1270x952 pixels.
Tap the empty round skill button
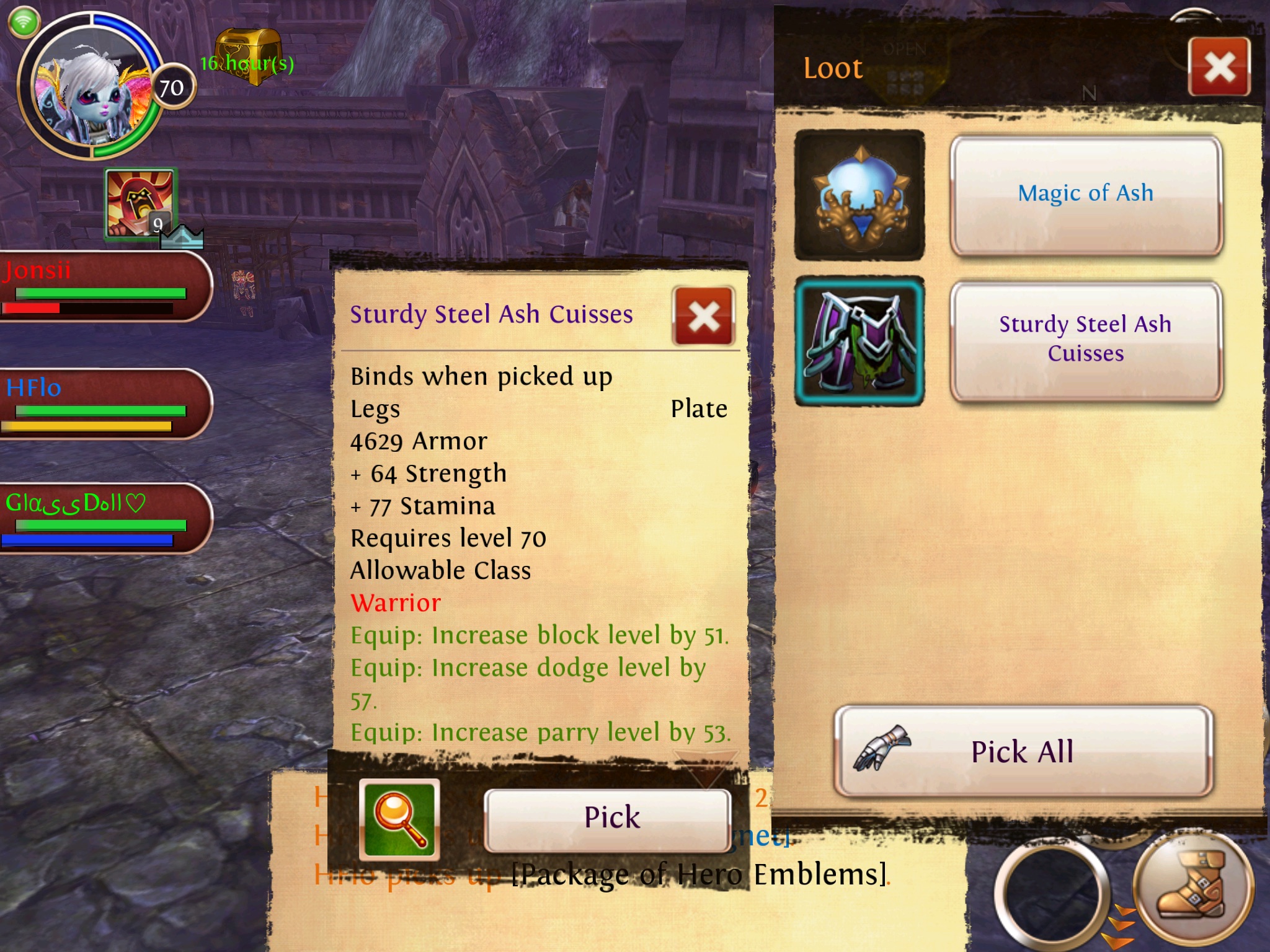coord(1051,892)
